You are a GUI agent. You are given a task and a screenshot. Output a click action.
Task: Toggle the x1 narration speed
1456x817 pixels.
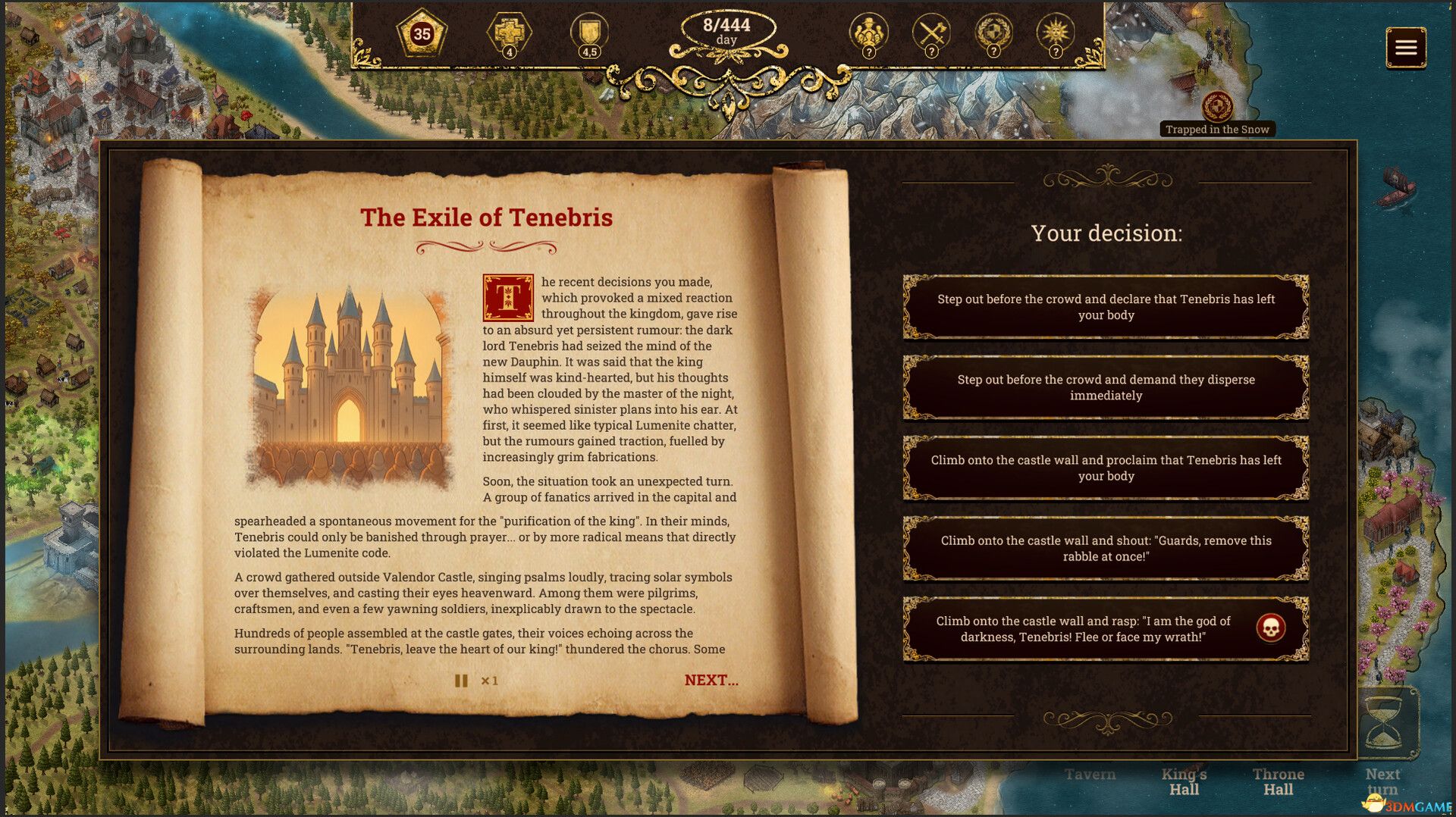(490, 681)
